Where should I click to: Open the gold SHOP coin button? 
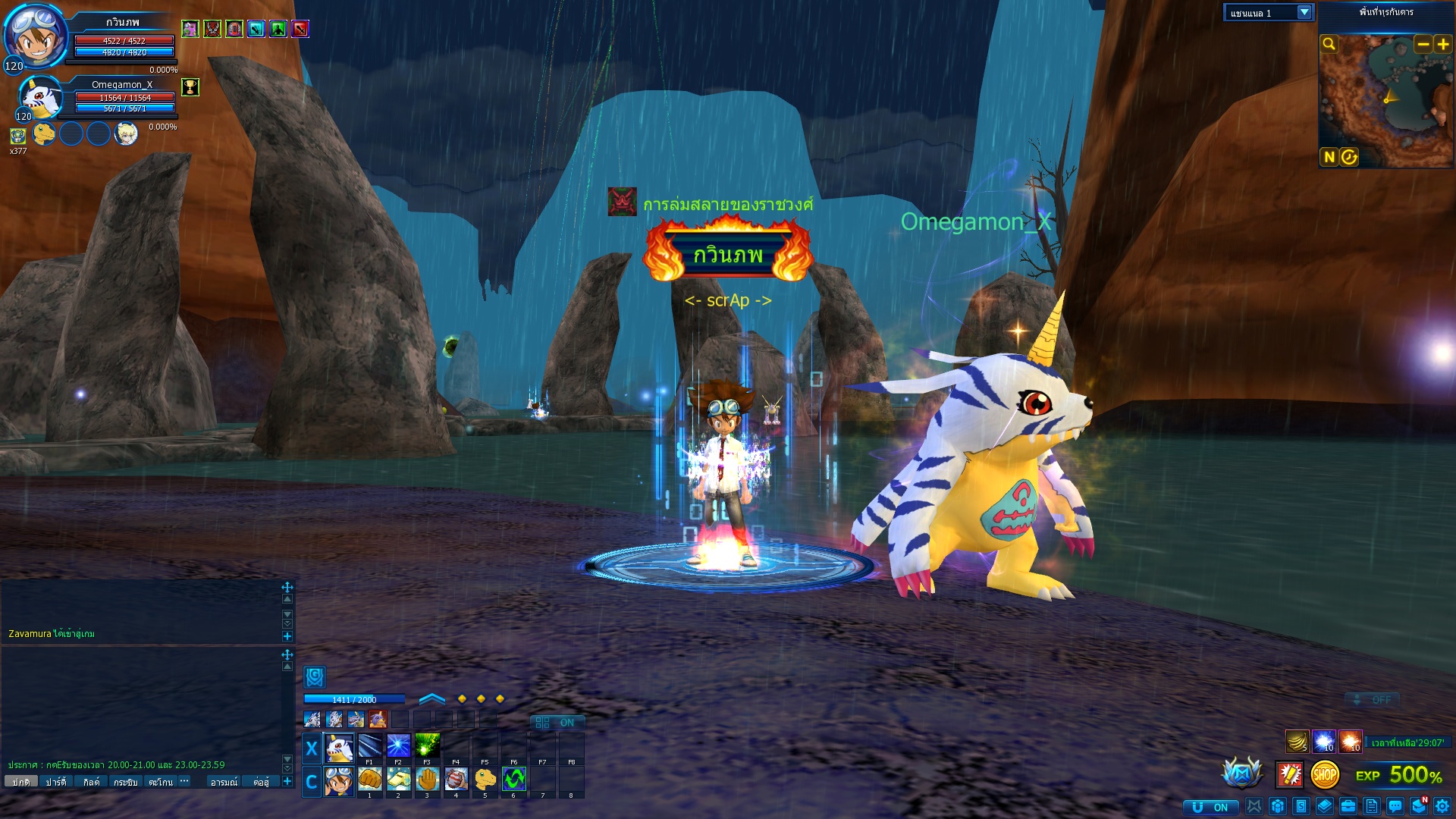(1325, 774)
